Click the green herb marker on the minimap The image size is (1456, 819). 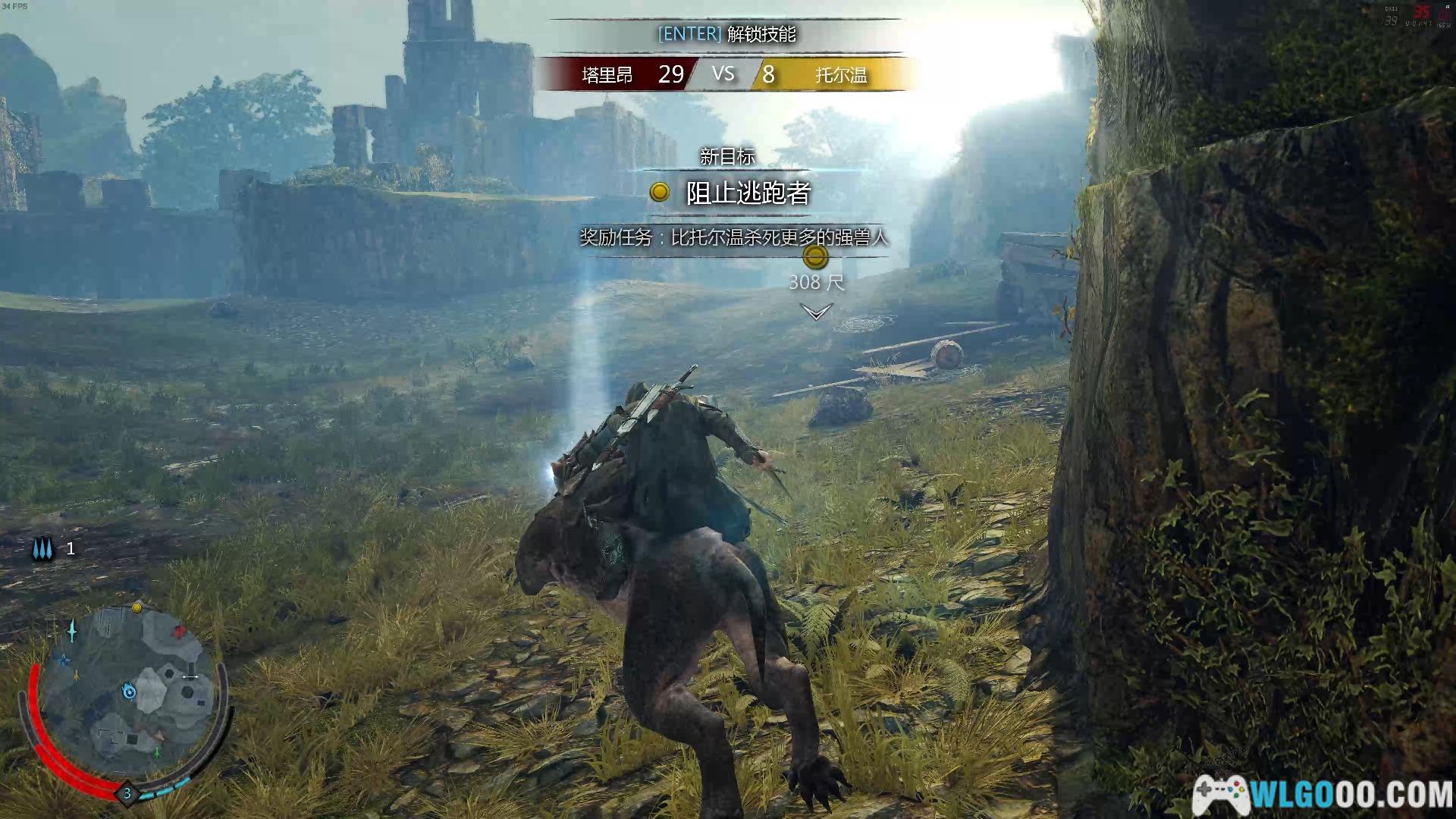pos(157,752)
